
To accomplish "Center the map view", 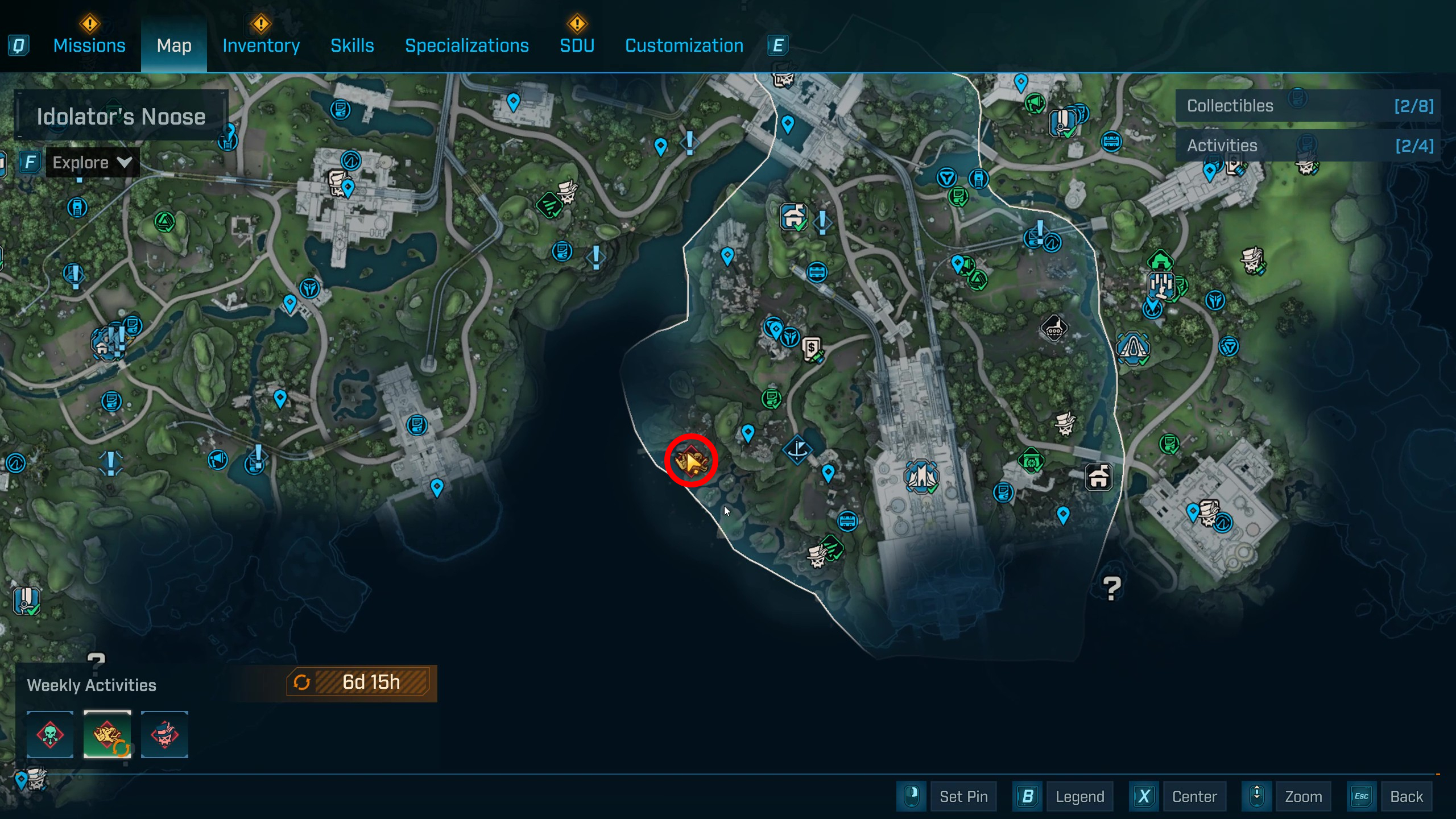I will (1194, 796).
